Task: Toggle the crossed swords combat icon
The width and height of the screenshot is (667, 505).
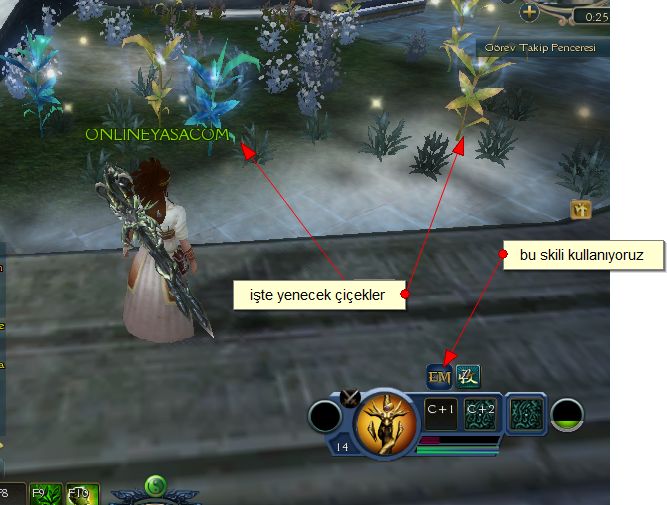Action: click(x=350, y=396)
